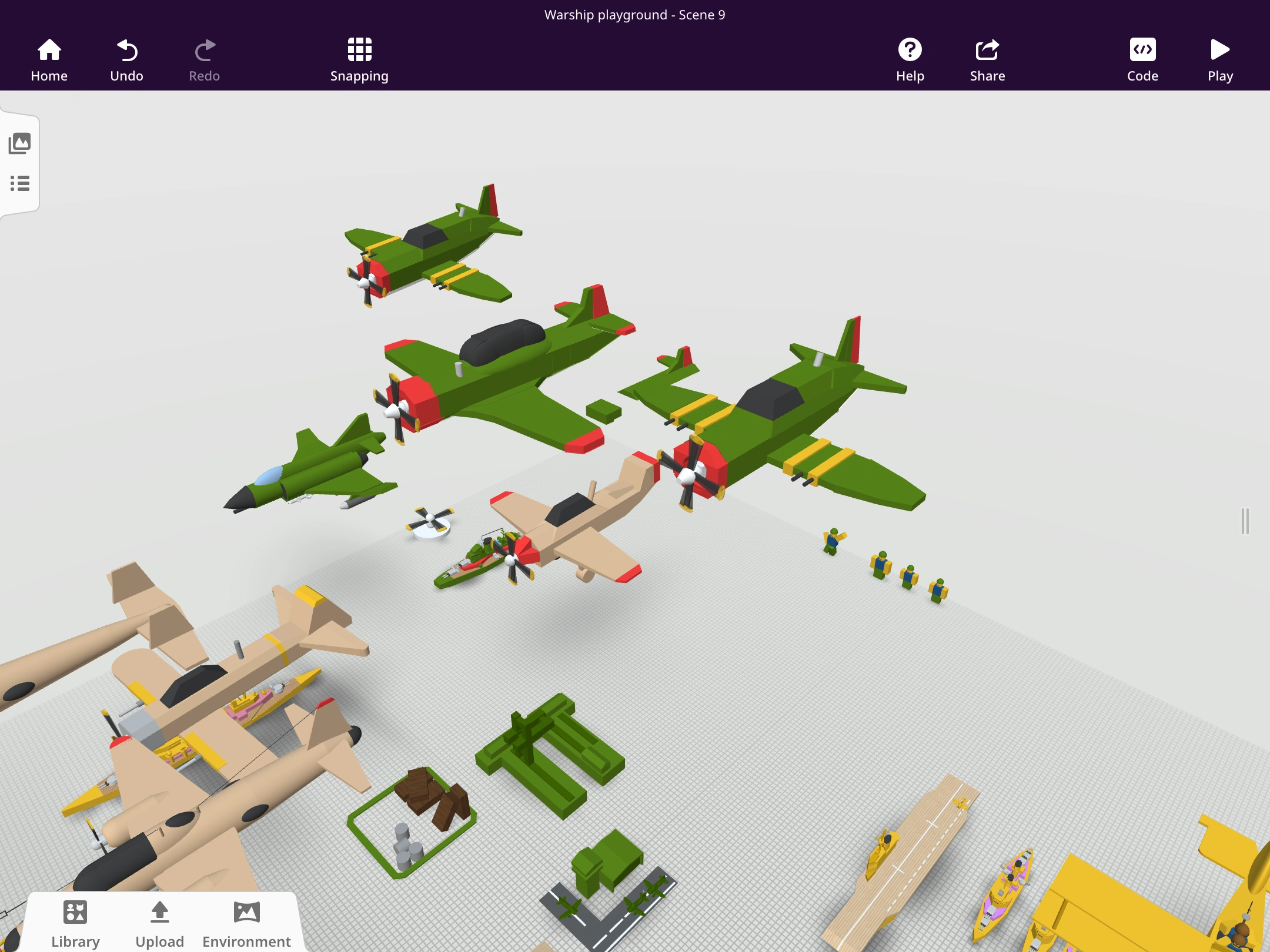The image size is (1270, 952).
Task: Expand the right-side panel drawer handle
Action: coord(1245,520)
